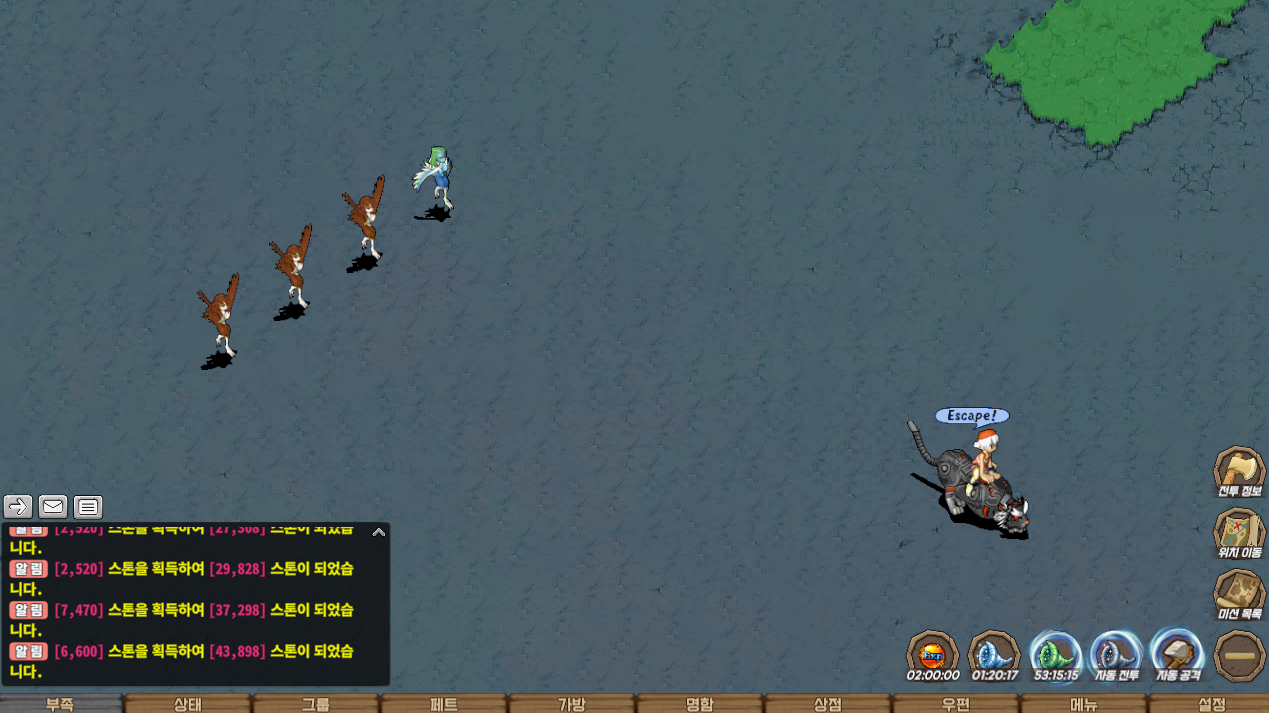This screenshot has height=713, width=1269.
Task: Open the 그룹 menu
Action: click(x=316, y=704)
